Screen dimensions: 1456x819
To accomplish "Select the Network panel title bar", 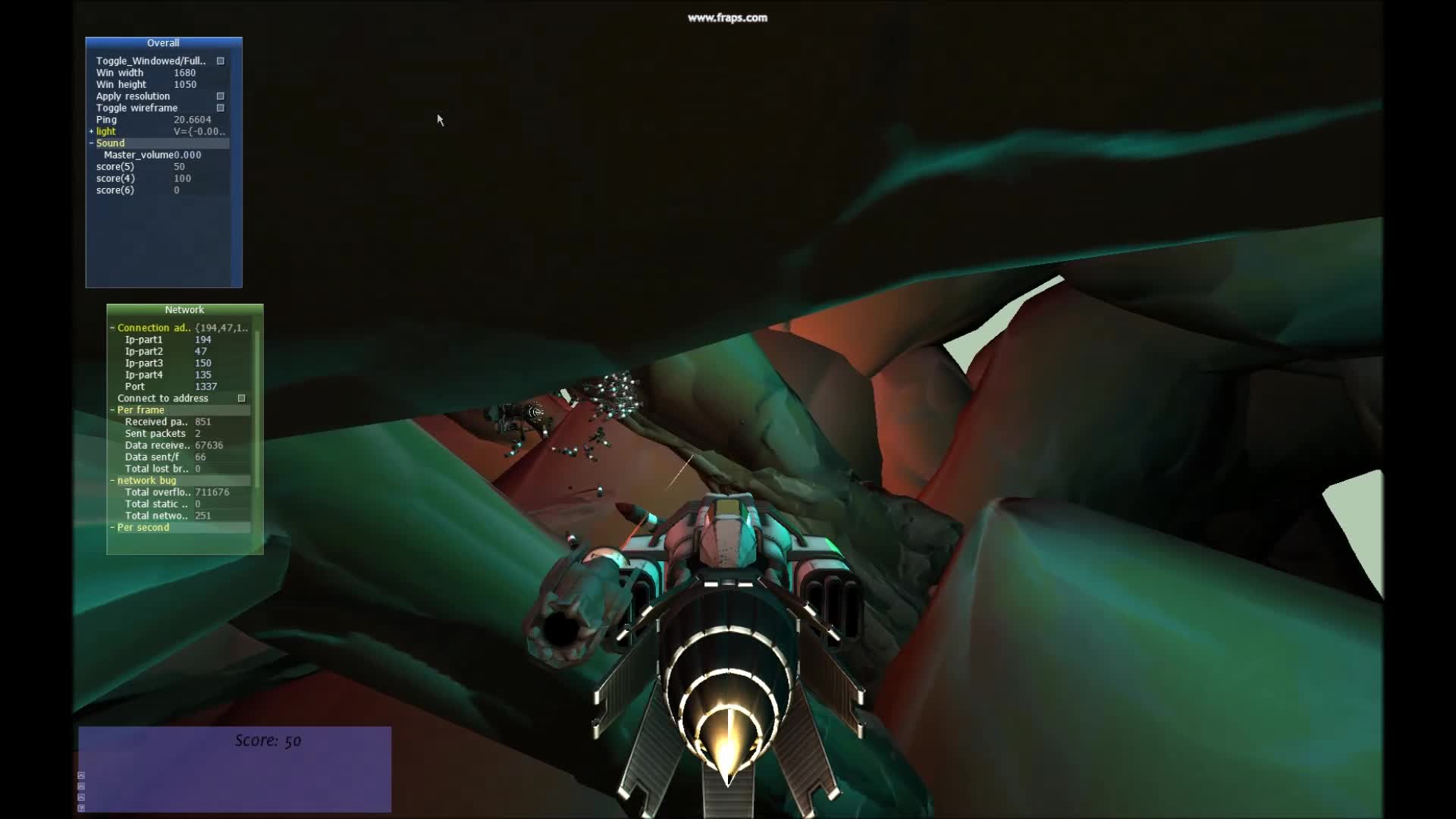I will click(184, 309).
